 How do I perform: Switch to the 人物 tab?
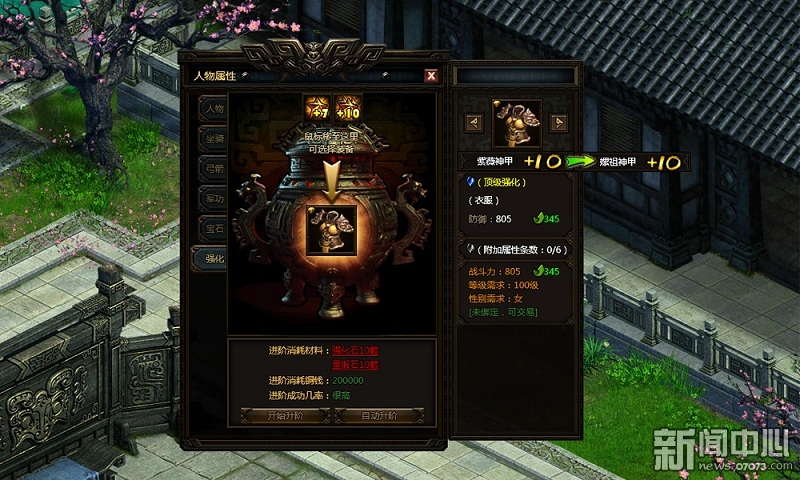pyautogui.click(x=212, y=108)
